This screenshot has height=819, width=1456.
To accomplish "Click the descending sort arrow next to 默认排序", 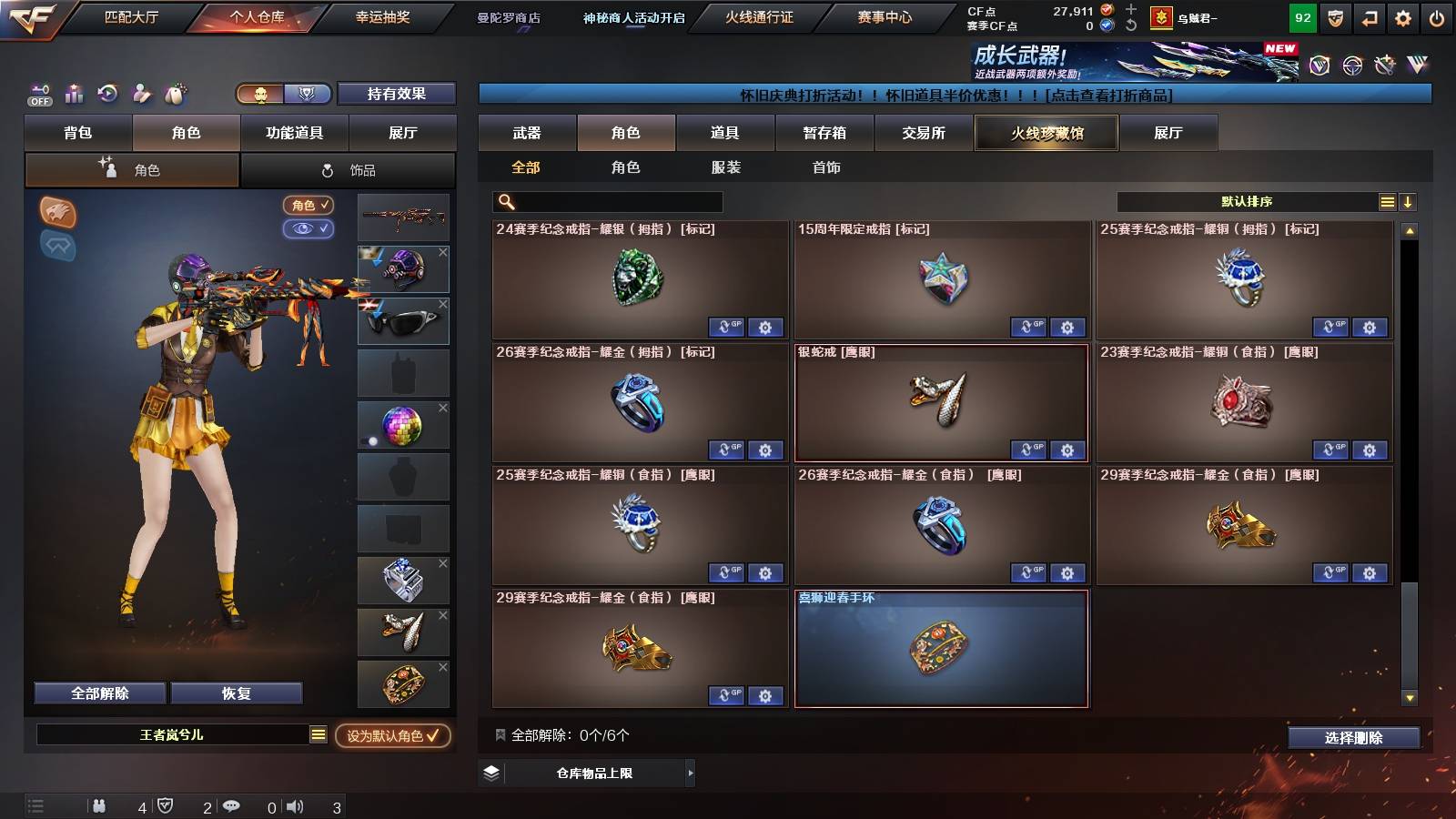I will tap(1407, 201).
